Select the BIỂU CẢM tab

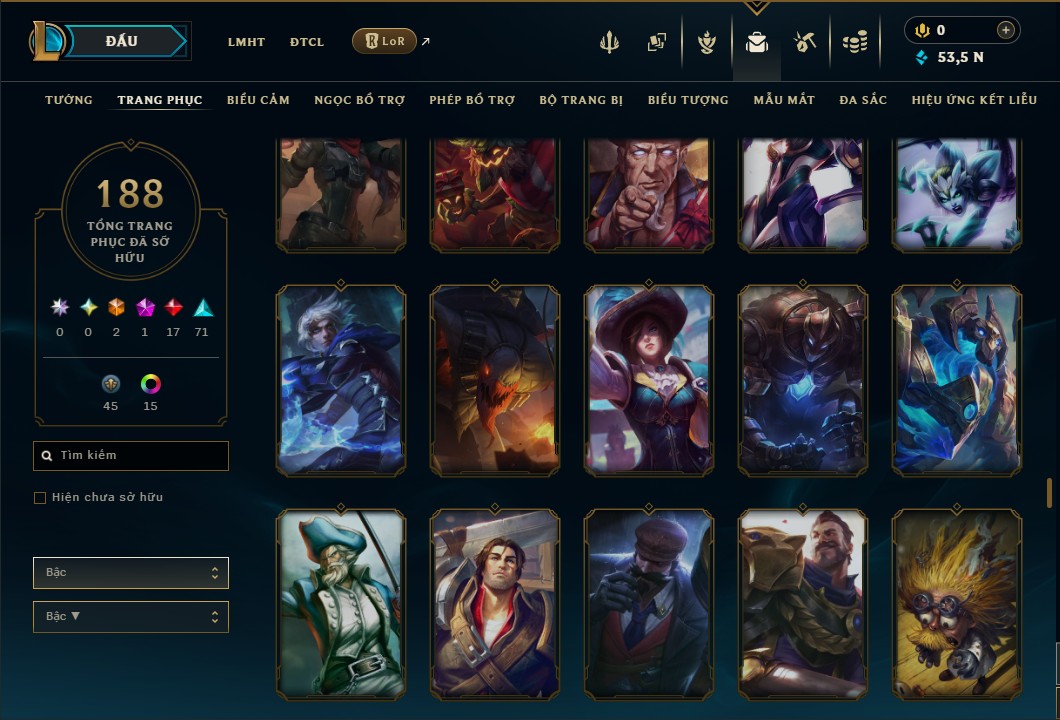pos(258,100)
